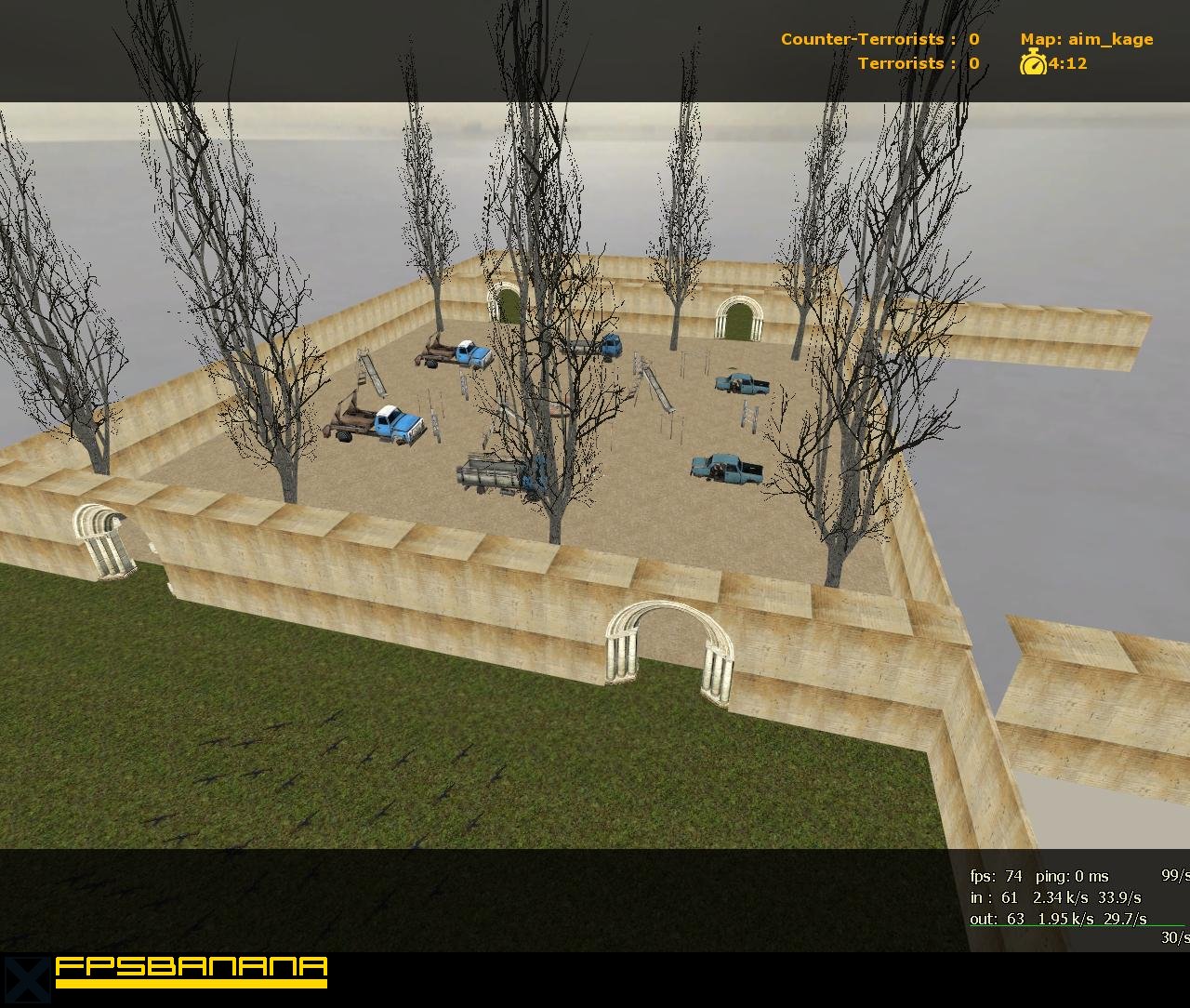Click the in: 61 stat line
Screen dimensions: 1190x1008
click(995, 897)
